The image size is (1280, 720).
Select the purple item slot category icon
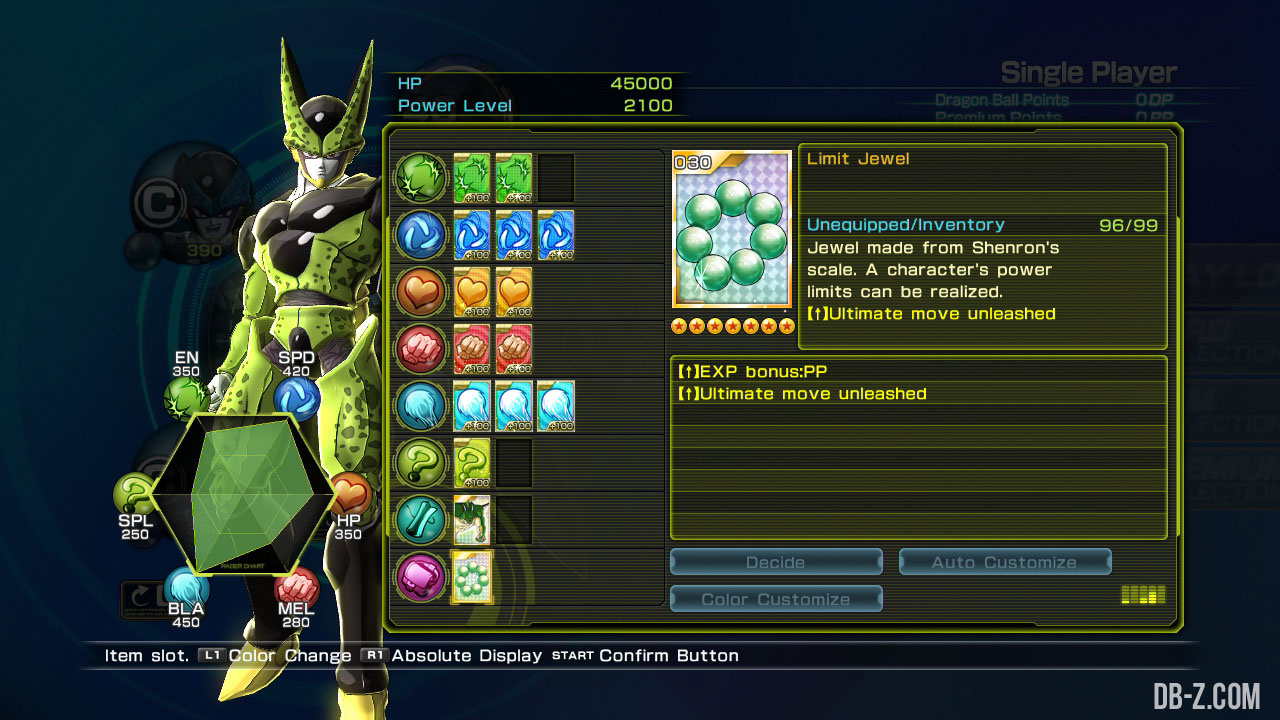pyautogui.click(x=421, y=577)
